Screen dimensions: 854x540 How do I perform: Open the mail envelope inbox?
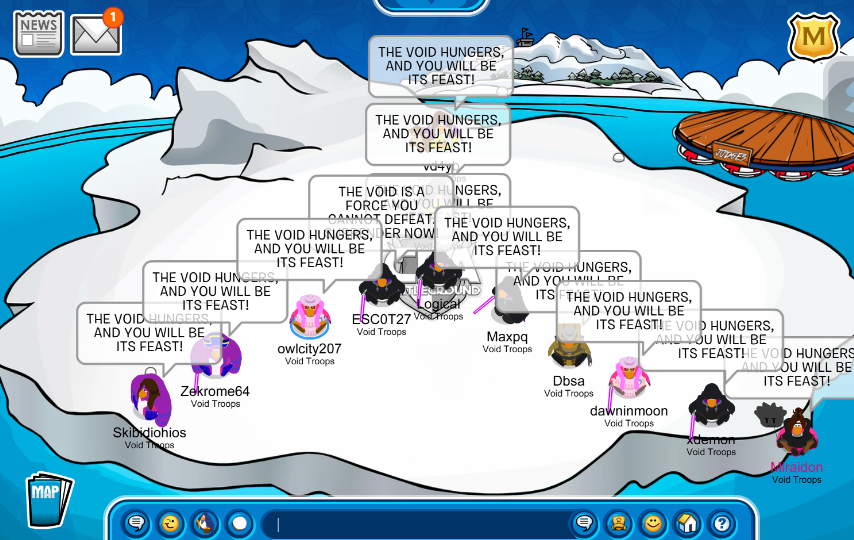95,35
